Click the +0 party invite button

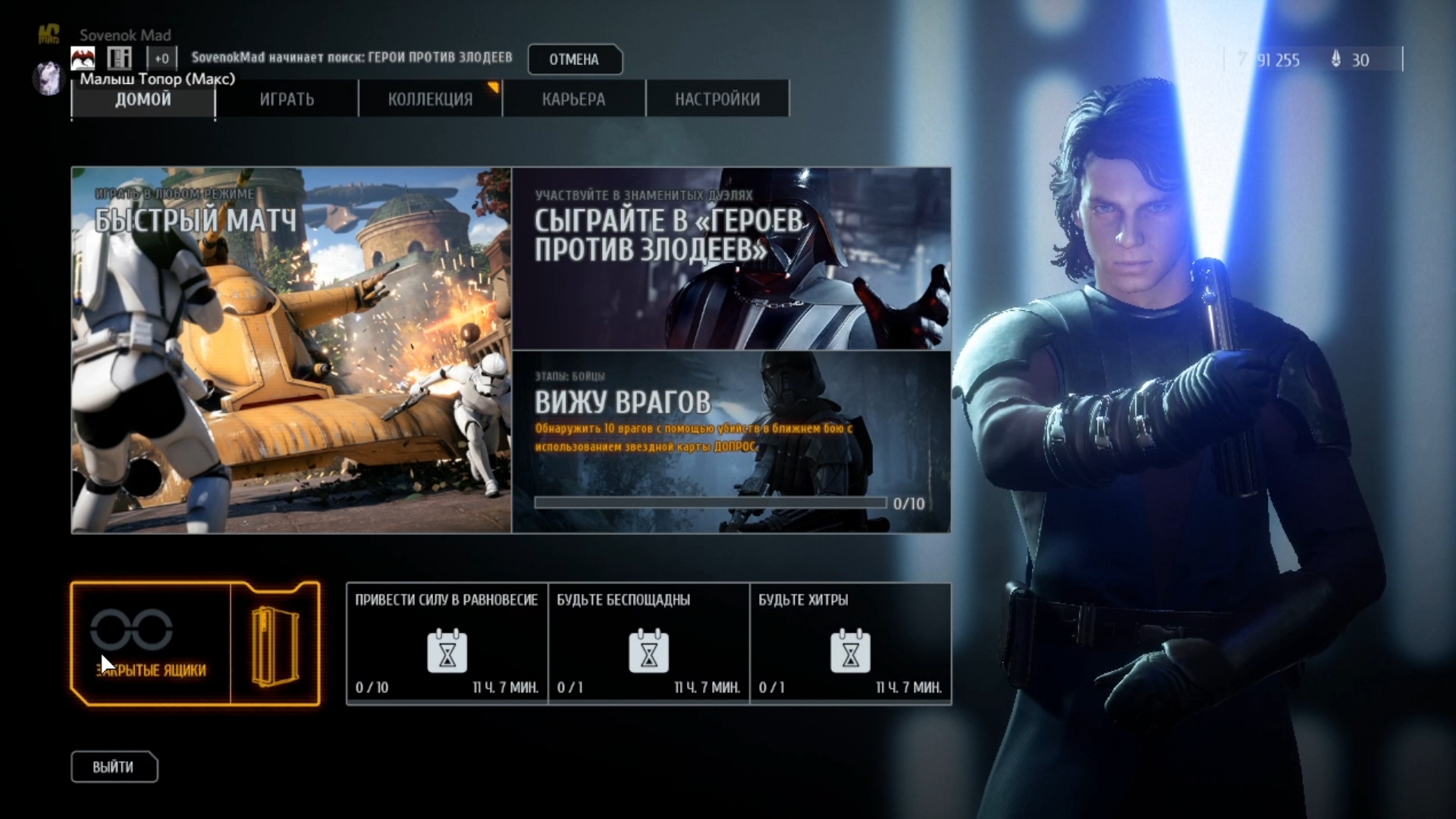162,58
